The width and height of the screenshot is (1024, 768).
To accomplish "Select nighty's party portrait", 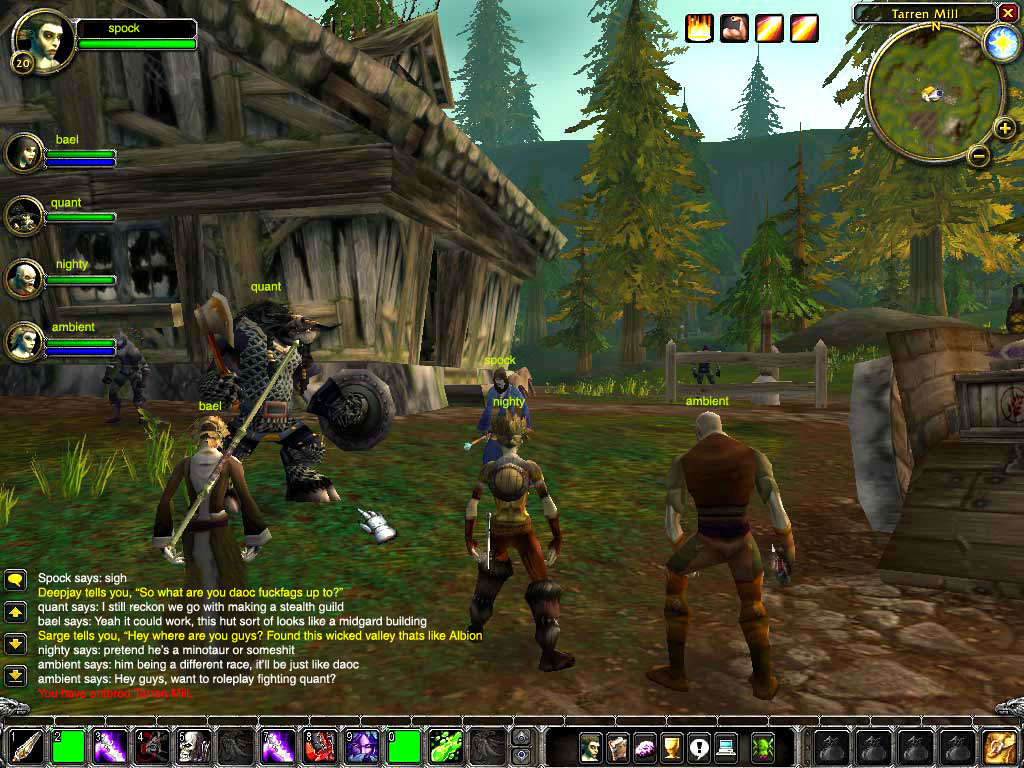I will pos(24,278).
